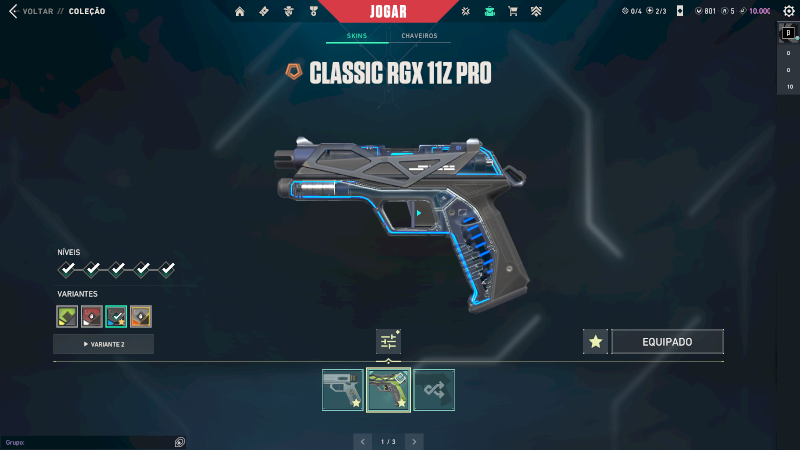Viewport: 800px width, 450px height.
Task: Select the red variant swatch
Action: point(92,316)
